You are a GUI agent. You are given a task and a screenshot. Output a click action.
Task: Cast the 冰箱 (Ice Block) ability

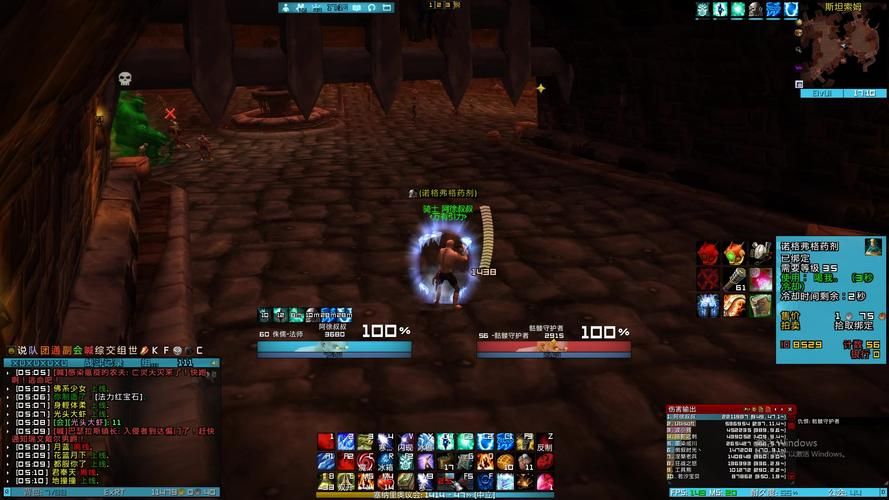point(384,462)
